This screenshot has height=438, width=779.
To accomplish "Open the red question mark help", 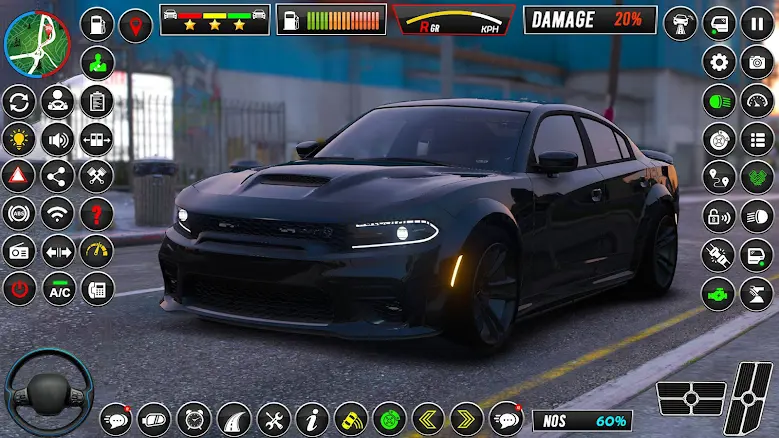I will point(97,213).
